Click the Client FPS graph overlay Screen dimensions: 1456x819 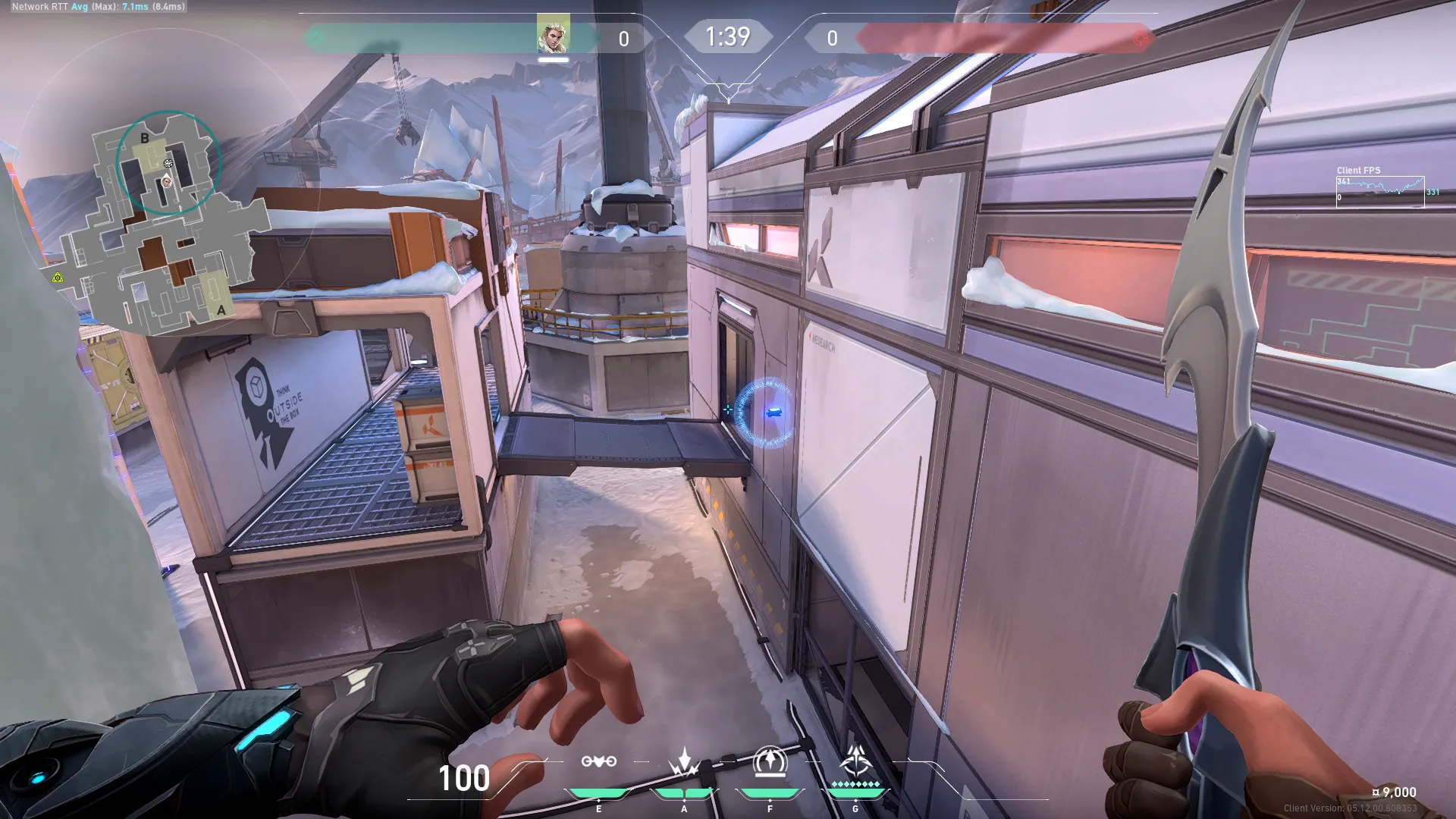click(x=1379, y=190)
